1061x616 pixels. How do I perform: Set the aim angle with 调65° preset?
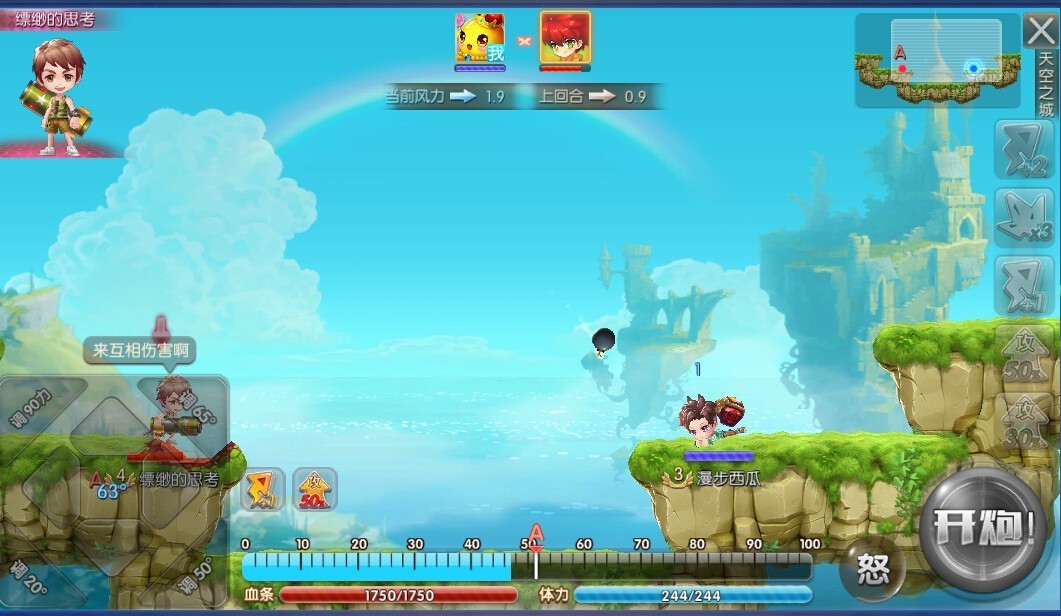(198, 405)
